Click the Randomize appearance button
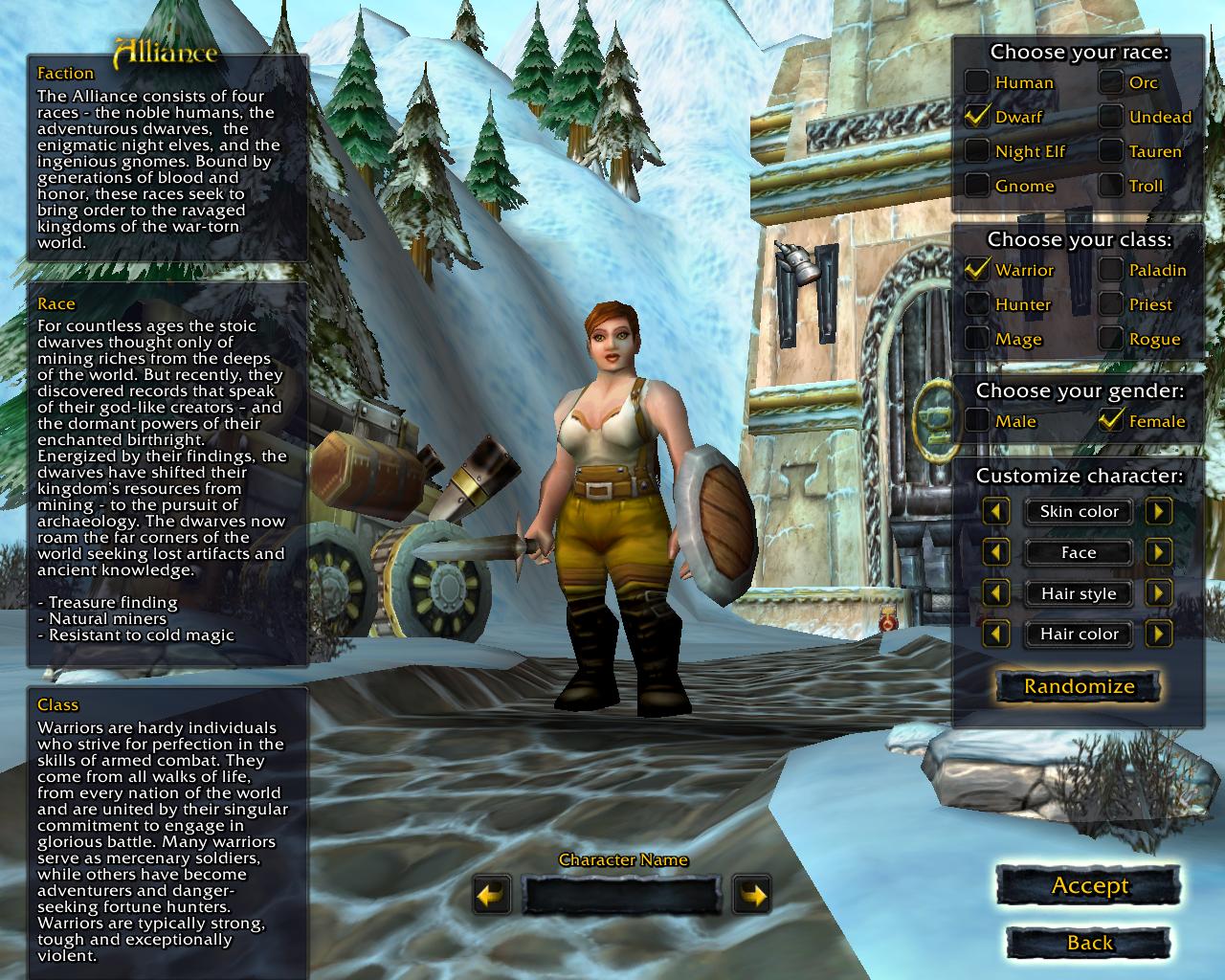1225x980 pixels. pos(1079,686)
